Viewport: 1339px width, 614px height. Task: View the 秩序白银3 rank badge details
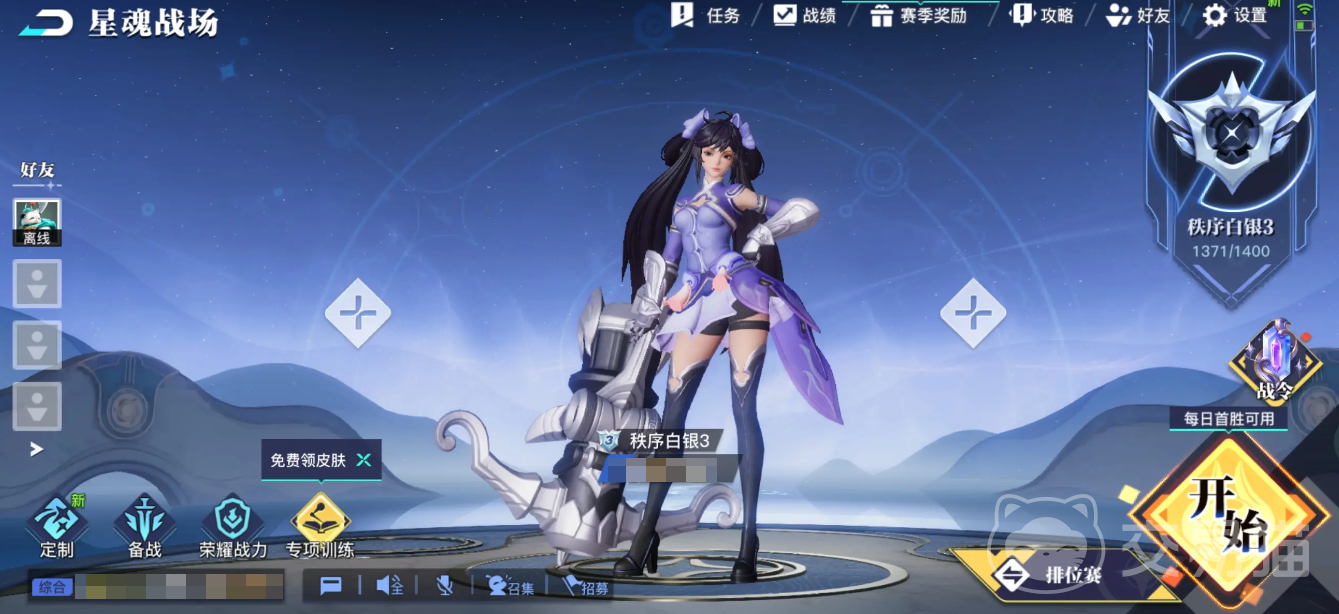(x=1231, y=150)
